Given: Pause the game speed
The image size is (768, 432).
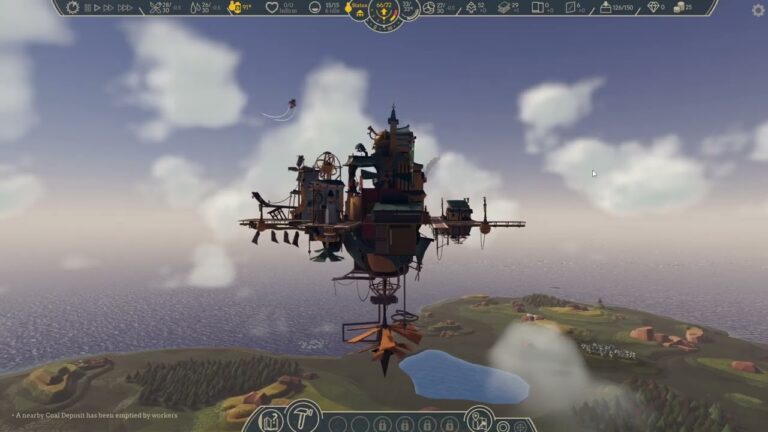Looking at the screenshot, I should pyautogui.click(x=87, y=7).
